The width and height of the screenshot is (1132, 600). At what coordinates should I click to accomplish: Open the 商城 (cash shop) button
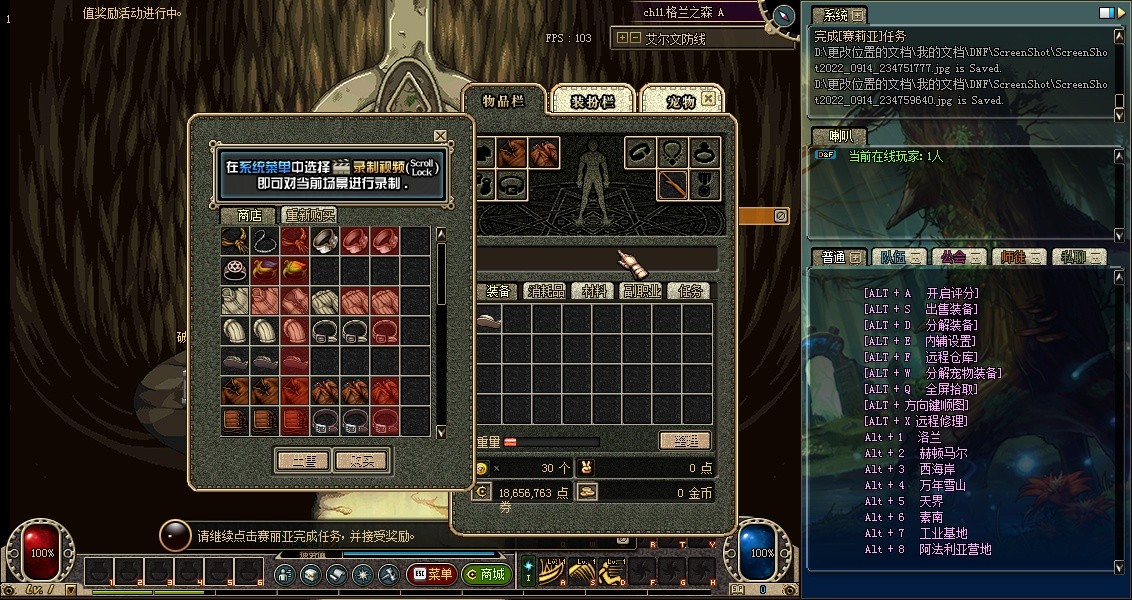[x=486, y=575]
